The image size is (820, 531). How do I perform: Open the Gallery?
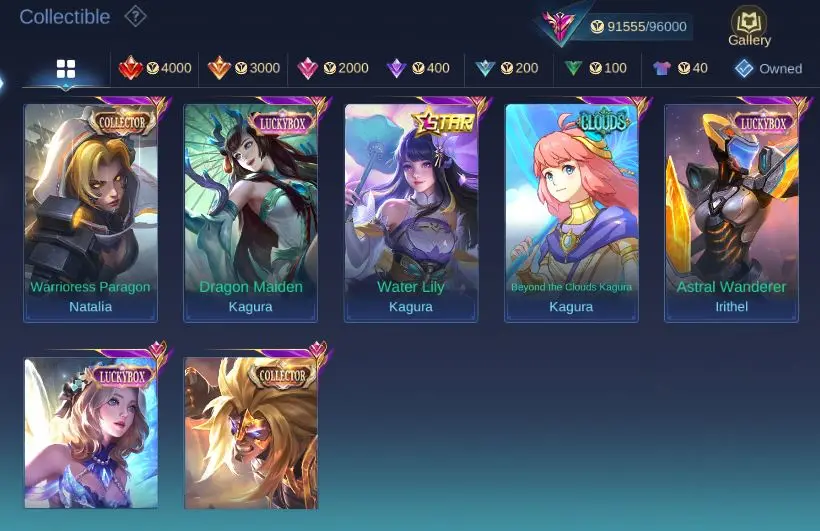pos(749,26)
